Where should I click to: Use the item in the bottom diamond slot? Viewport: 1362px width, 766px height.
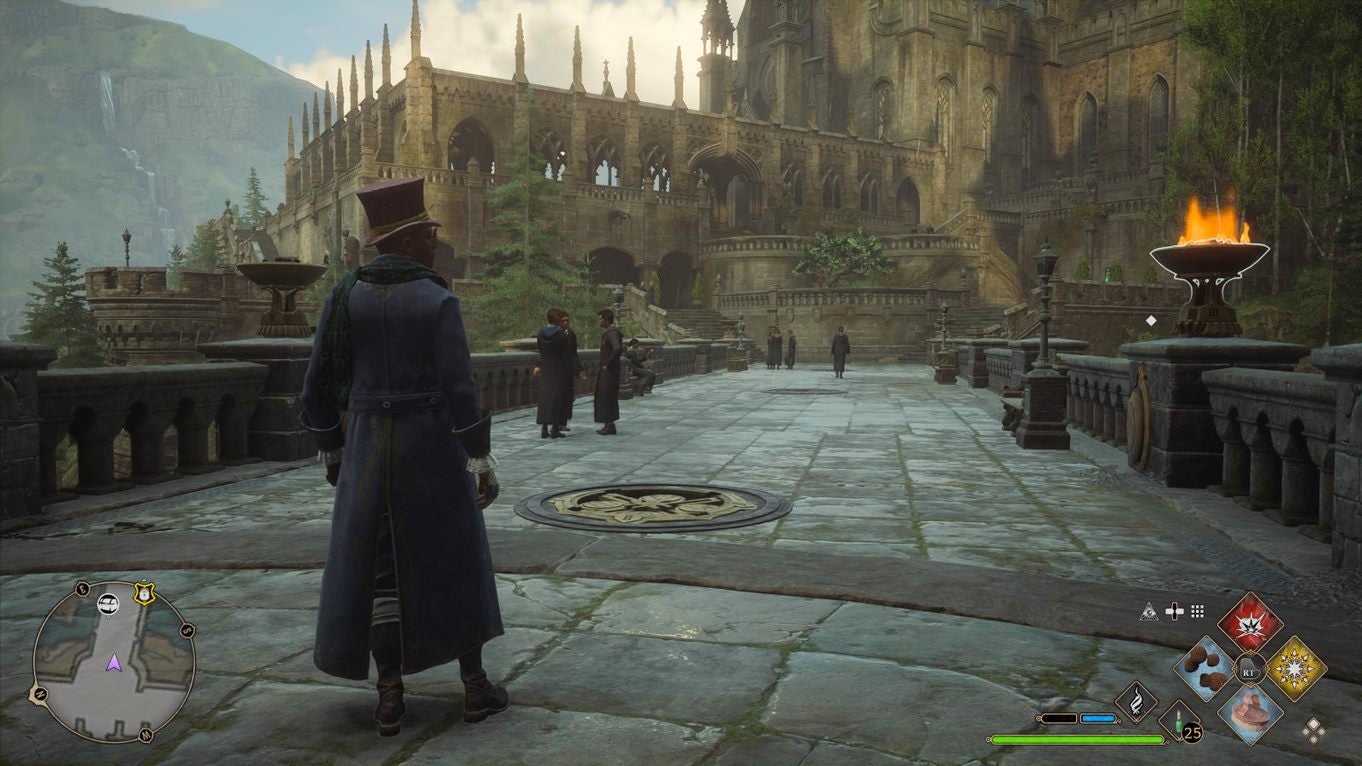pos(1249,716)
